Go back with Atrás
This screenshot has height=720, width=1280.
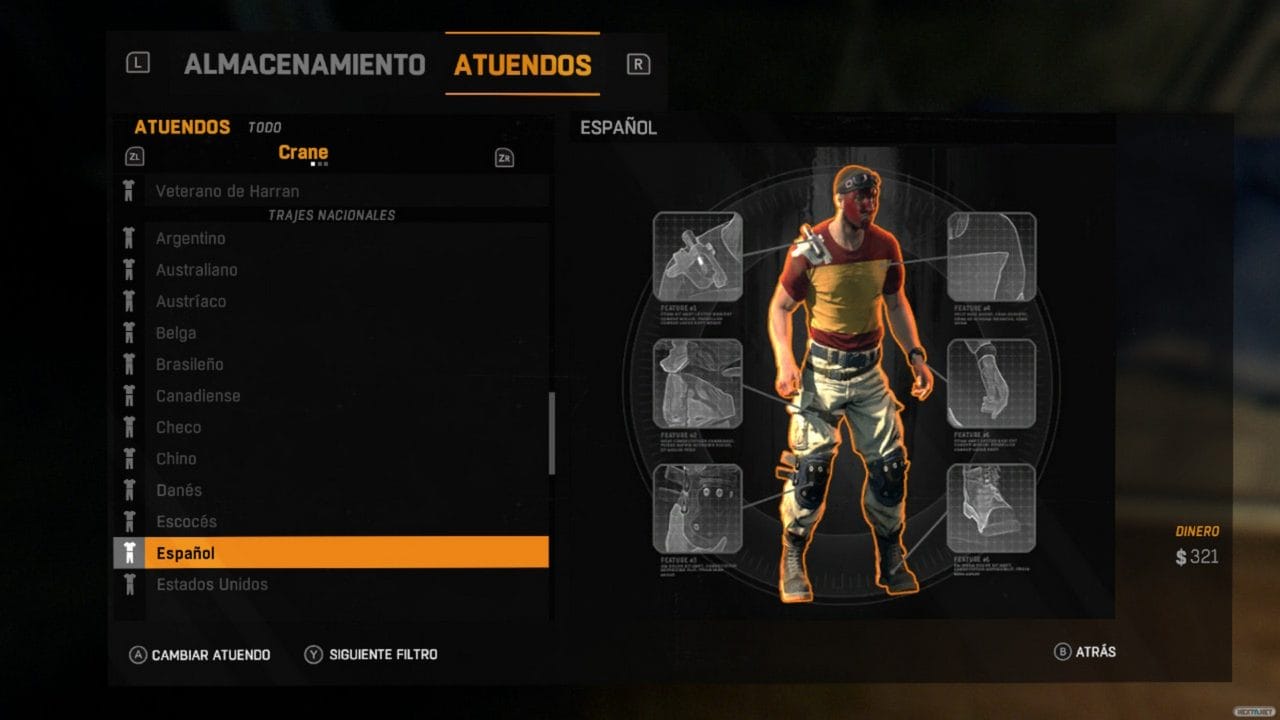[1095, 652]
